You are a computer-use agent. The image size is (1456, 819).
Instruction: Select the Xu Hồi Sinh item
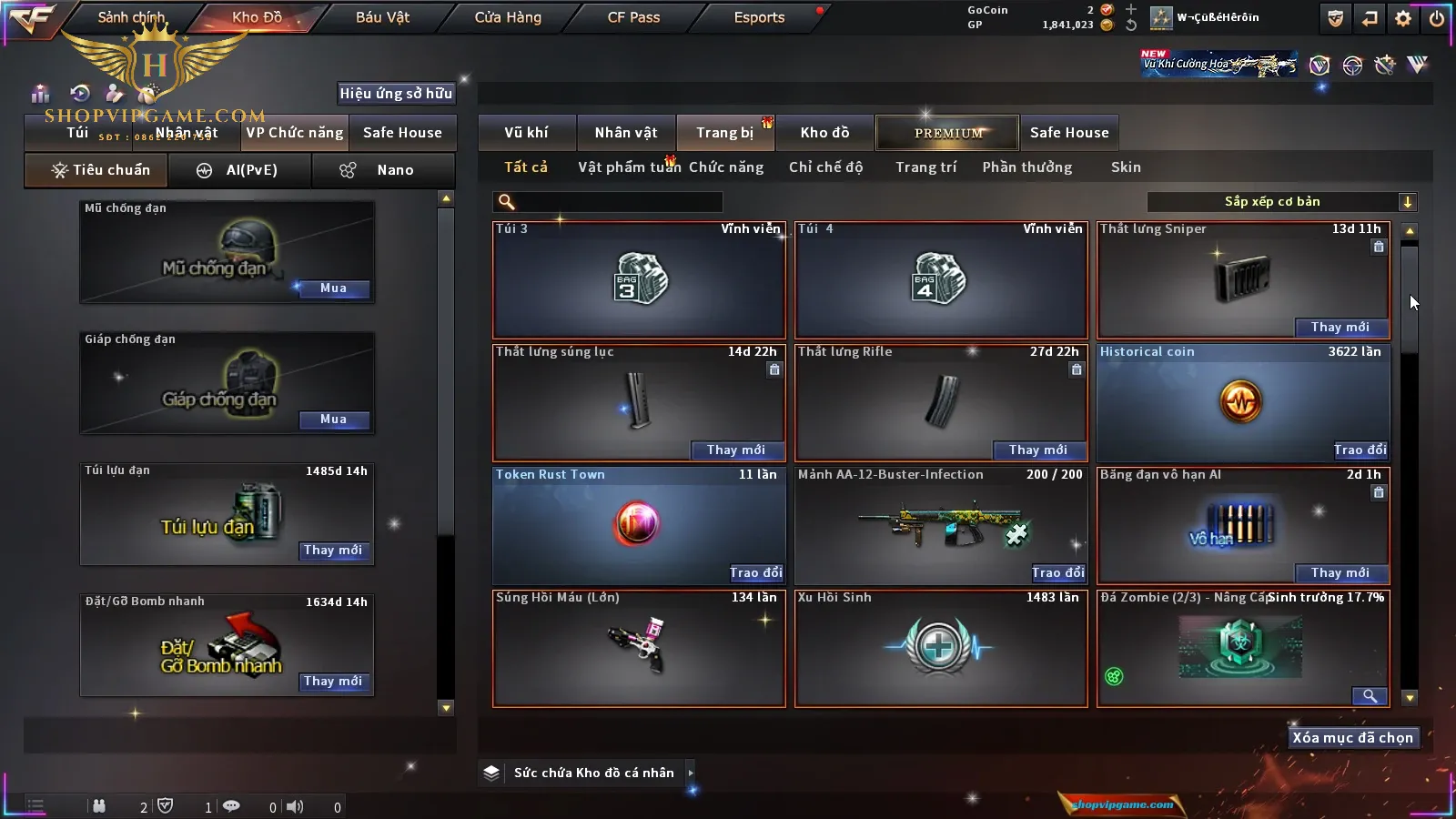(941, 648)
